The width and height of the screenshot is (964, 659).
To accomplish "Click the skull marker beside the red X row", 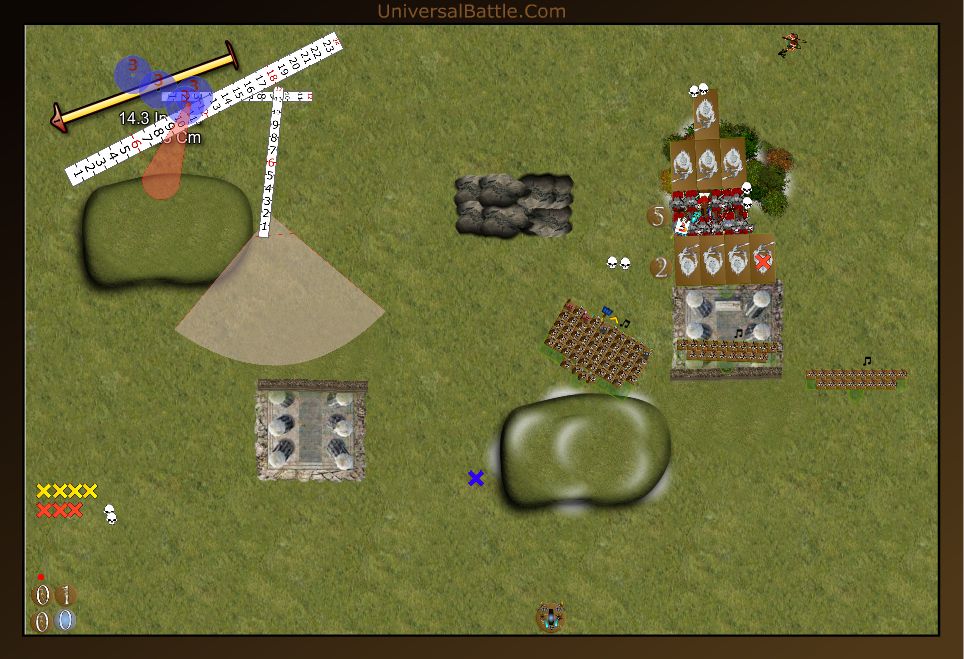I will click(x=110, y=514).
